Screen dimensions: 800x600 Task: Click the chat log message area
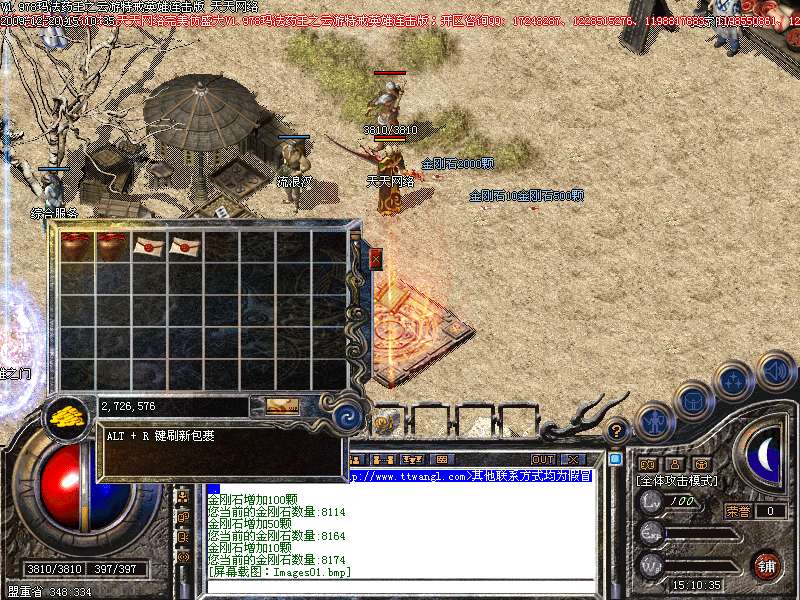(x=400, y=530)
